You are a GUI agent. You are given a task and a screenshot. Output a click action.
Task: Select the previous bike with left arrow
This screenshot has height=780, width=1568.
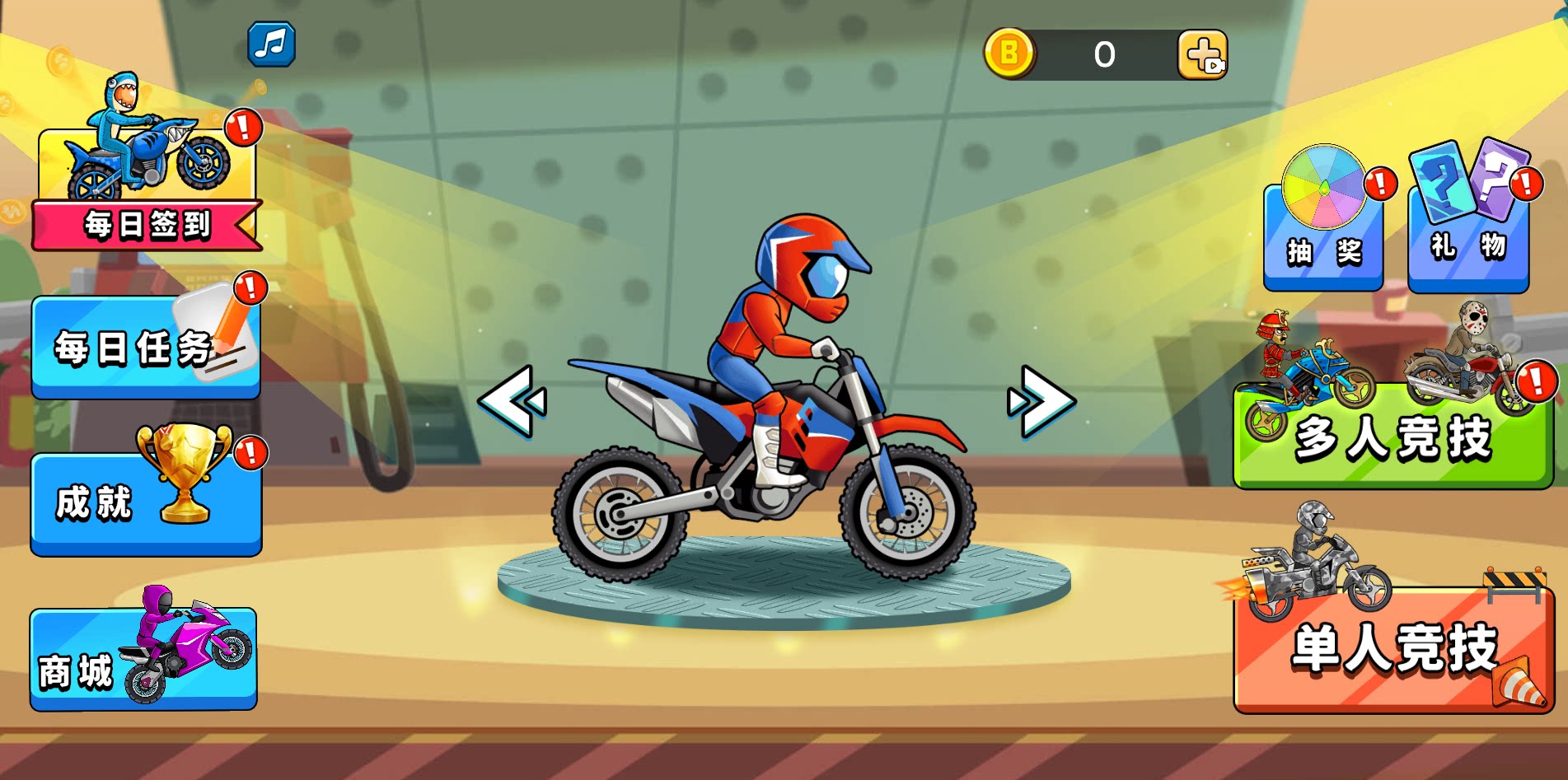[x=513, y=401]
